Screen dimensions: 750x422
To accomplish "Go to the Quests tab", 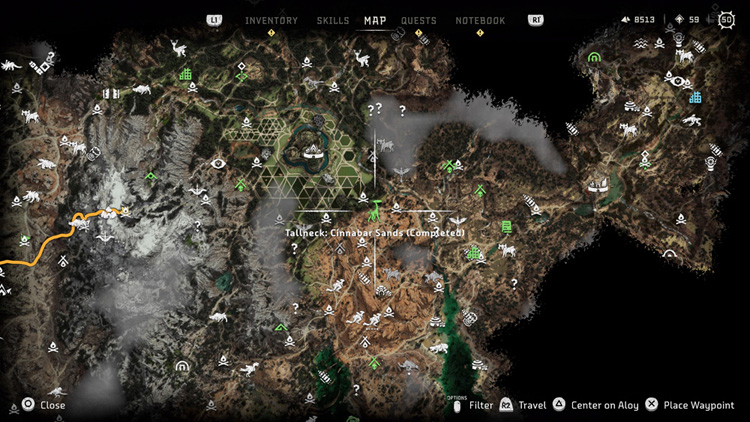I will coord(418,20).
